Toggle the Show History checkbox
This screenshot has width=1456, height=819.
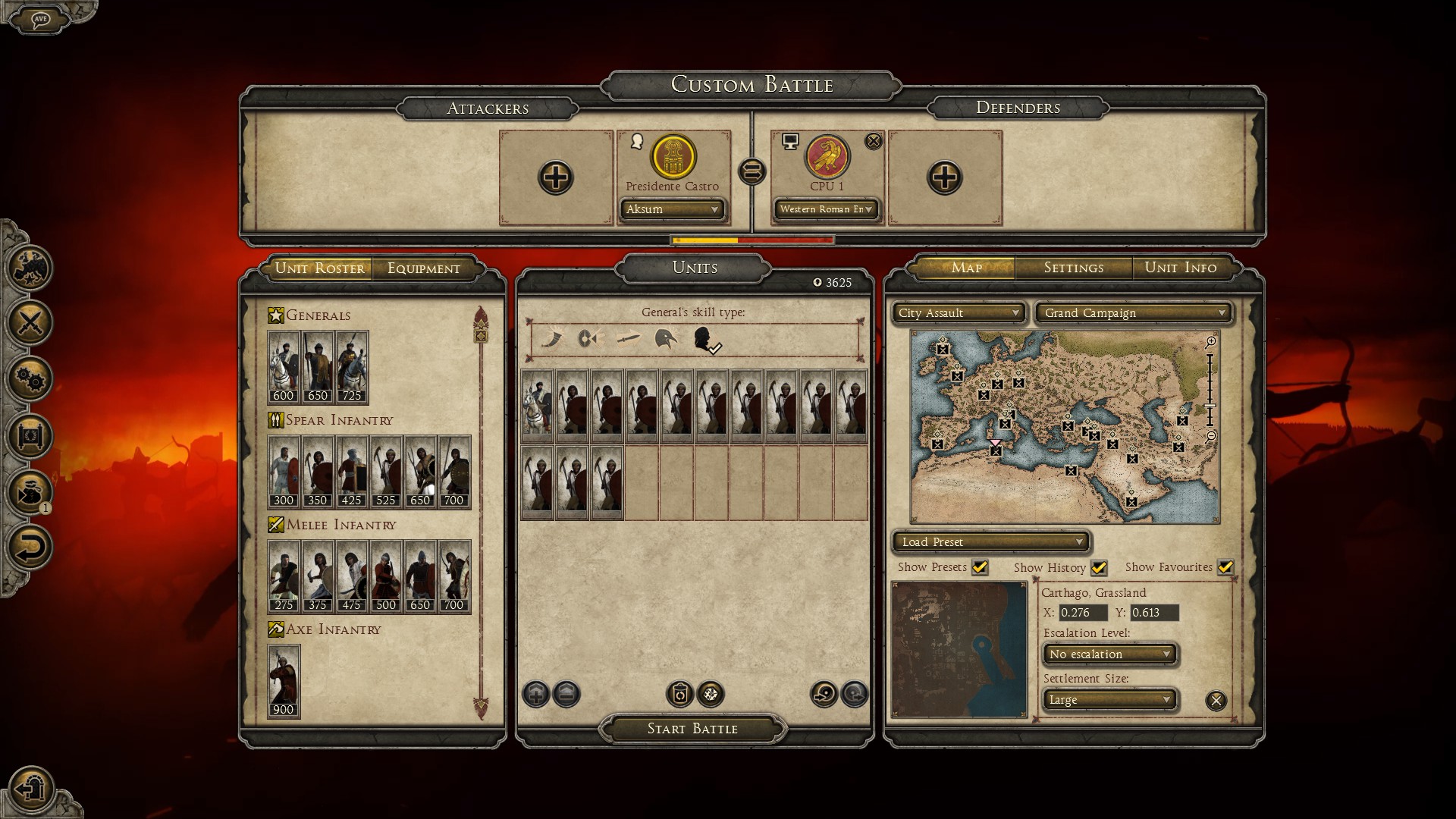[1099, 567]
